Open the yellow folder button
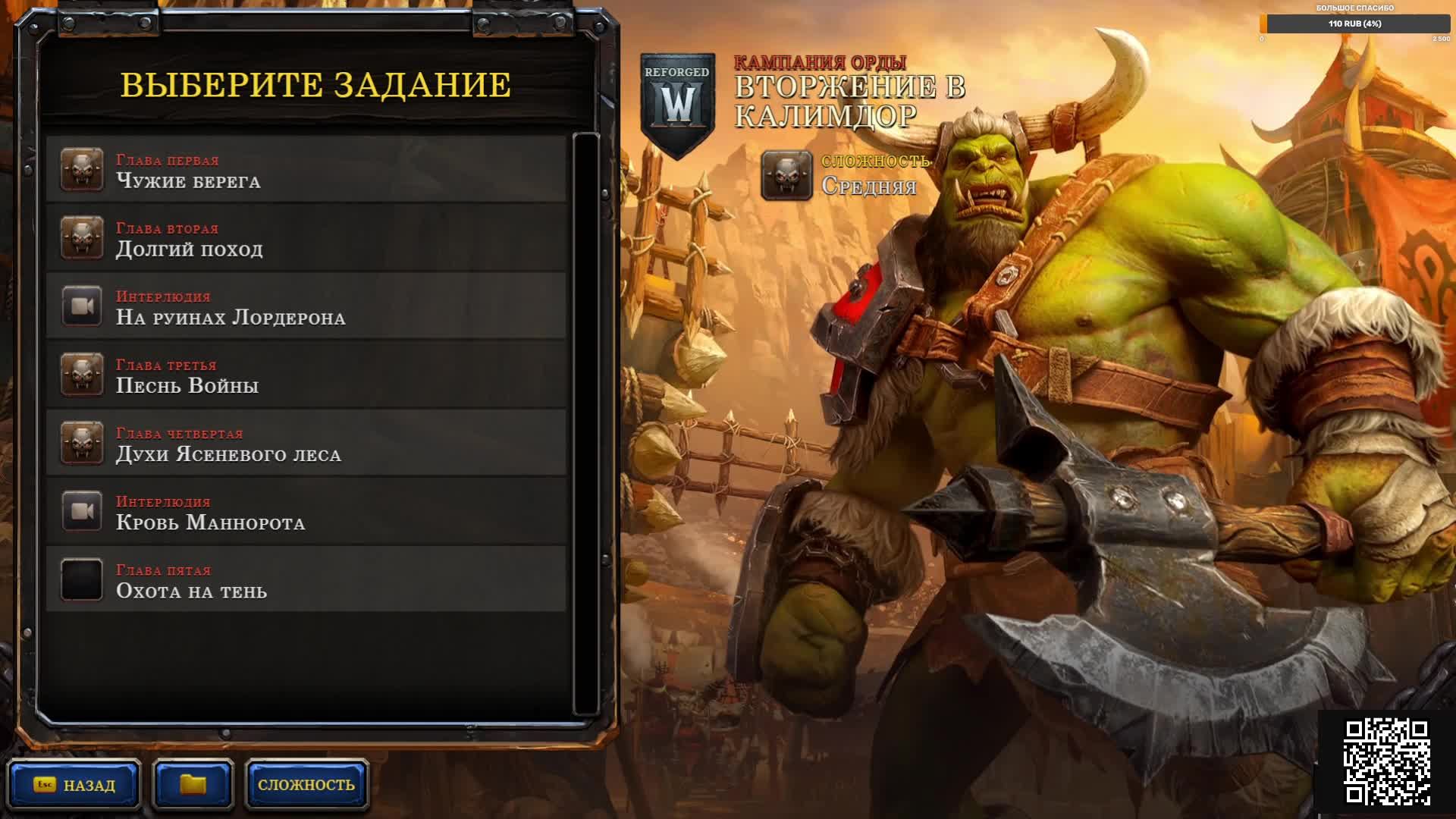The height and width of the screenshot is (819, 1456). pyautogui.click(x=192, y=785)
